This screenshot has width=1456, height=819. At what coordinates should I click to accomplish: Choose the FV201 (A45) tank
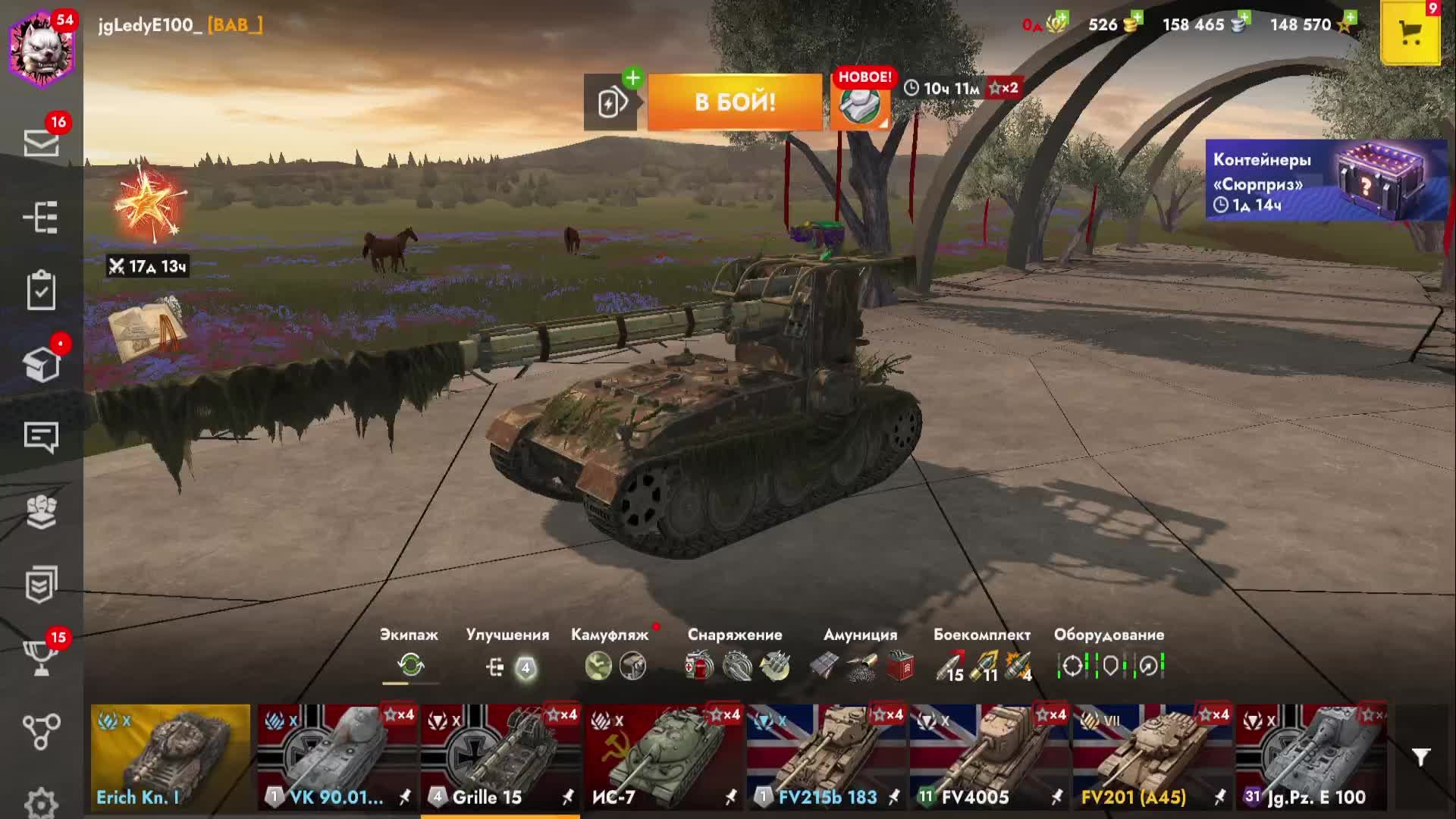coord(1153,757)
